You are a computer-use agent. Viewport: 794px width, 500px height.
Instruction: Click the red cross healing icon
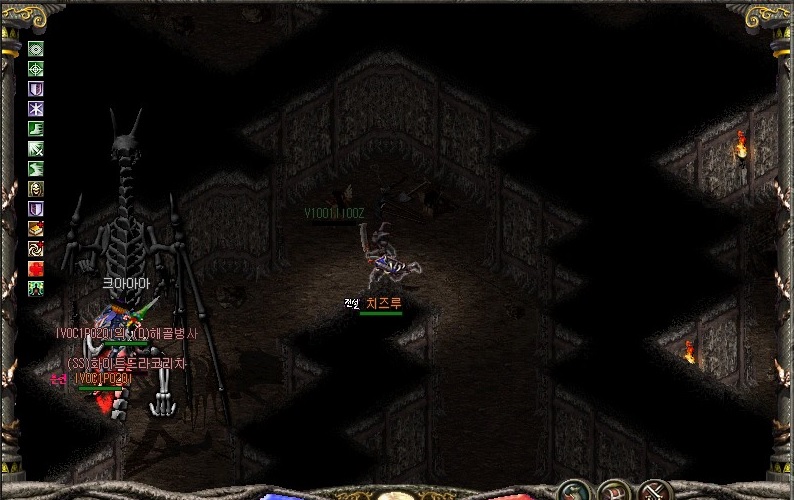pos(36,268)
